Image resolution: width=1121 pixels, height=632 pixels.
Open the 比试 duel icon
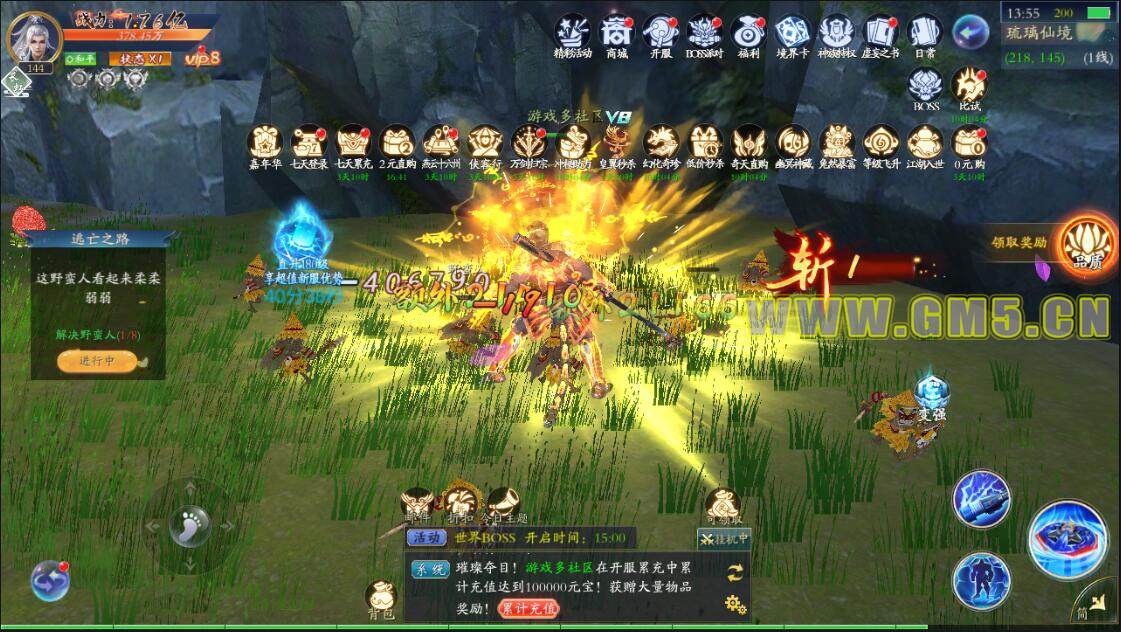tap(969, 86)
